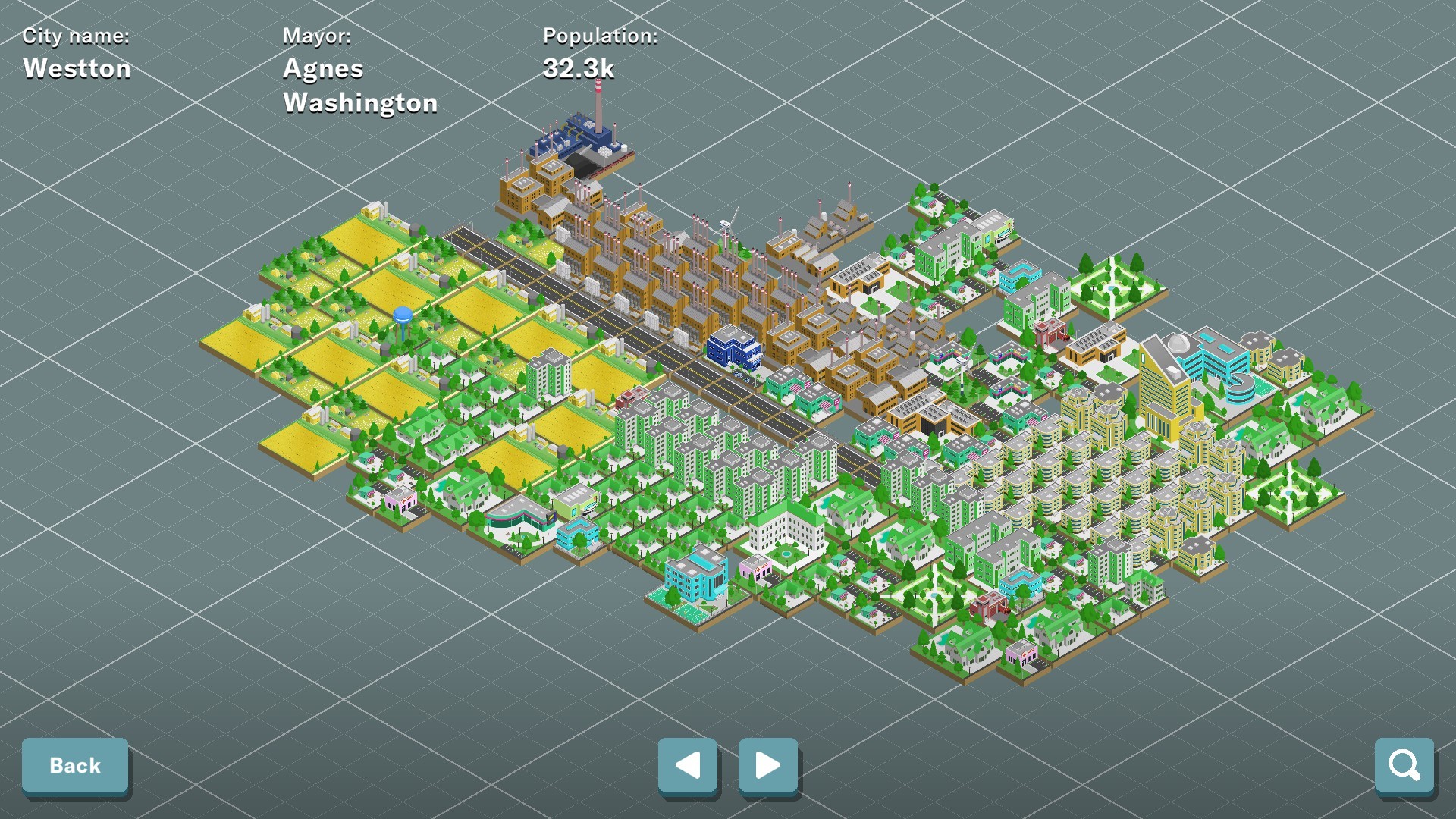Click the next city navigation arrow
The height and width of the screenshot is (819, 1456).
point(767,766)
